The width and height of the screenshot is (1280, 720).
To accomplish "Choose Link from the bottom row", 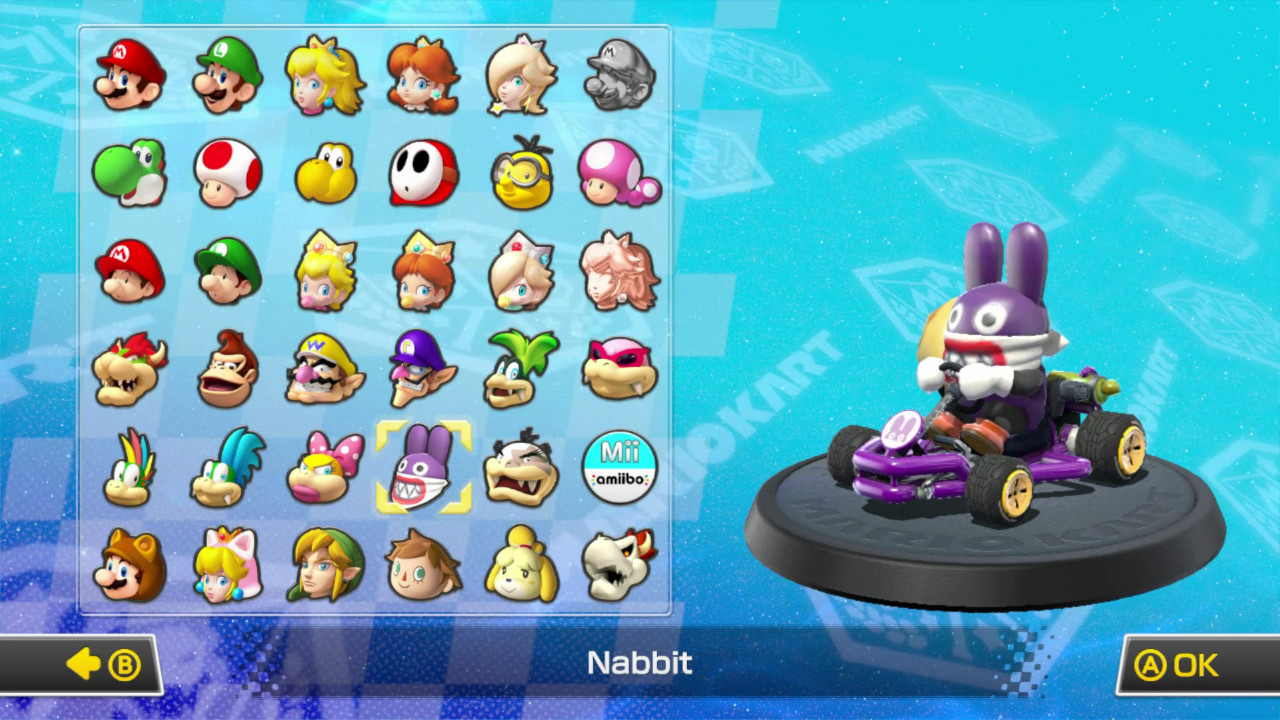I will (322, 560).
